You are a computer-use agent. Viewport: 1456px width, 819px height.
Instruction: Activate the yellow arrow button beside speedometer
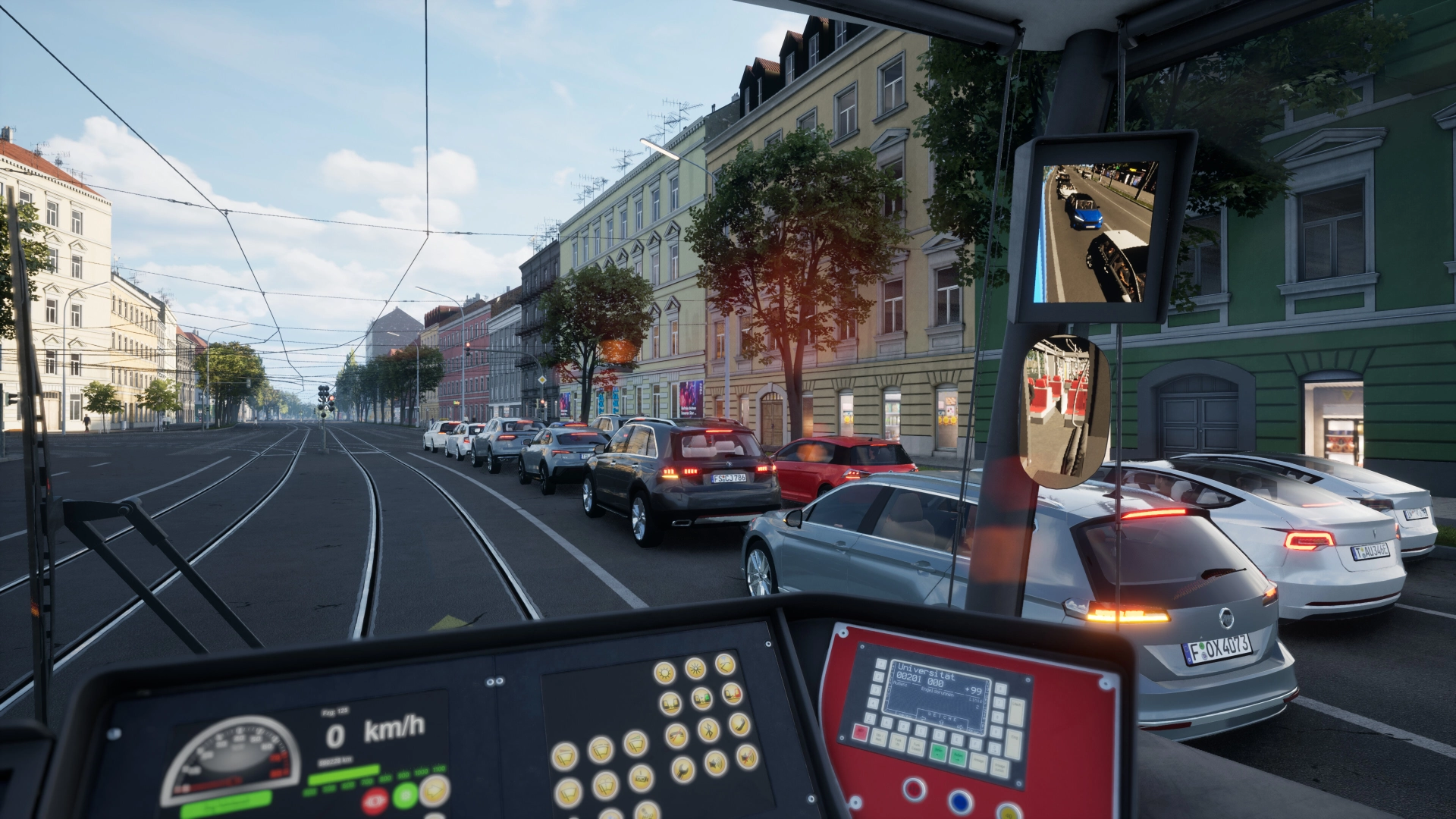tap(435, 790)
